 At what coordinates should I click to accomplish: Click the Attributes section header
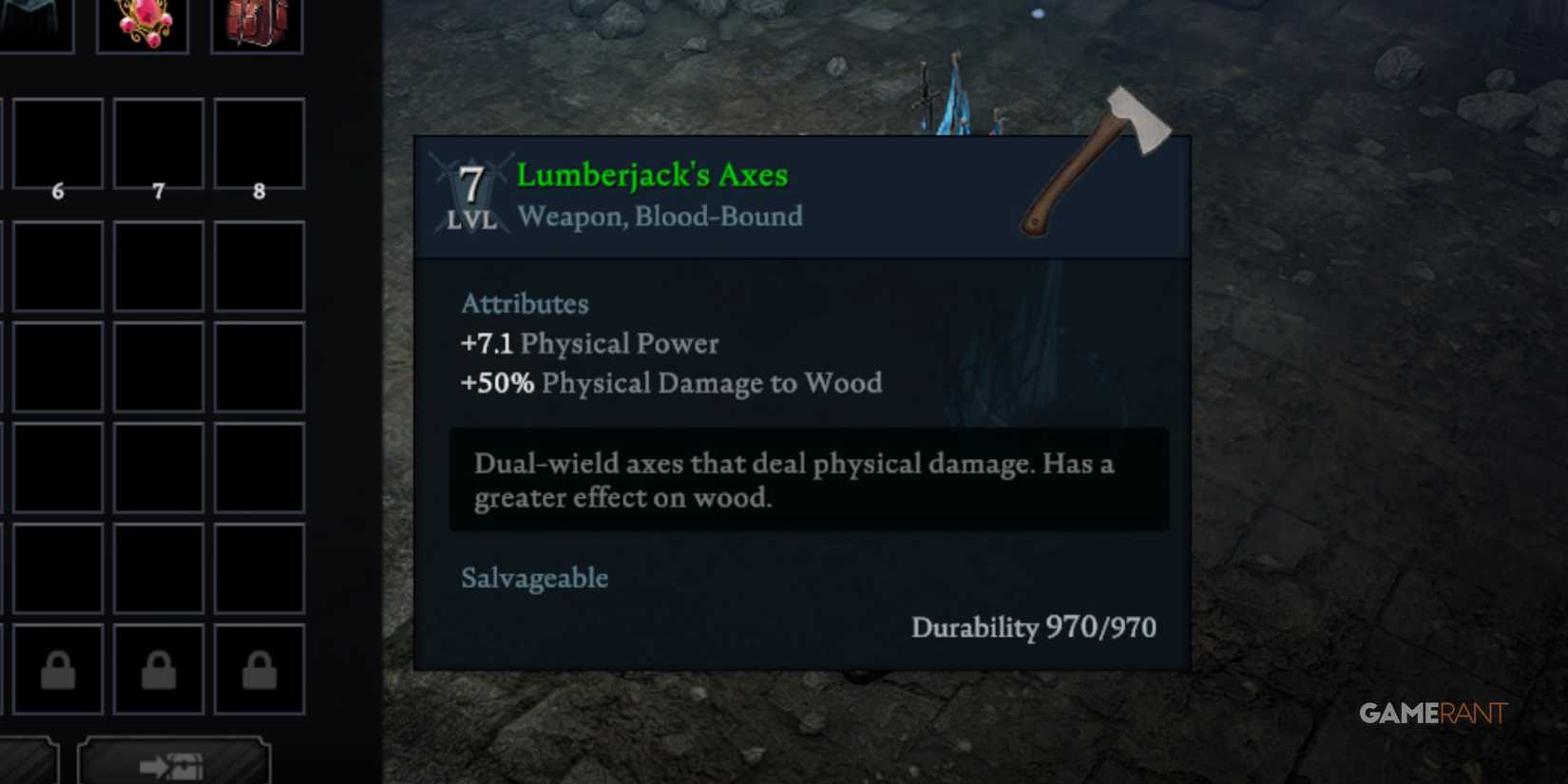tap(525, 304)
